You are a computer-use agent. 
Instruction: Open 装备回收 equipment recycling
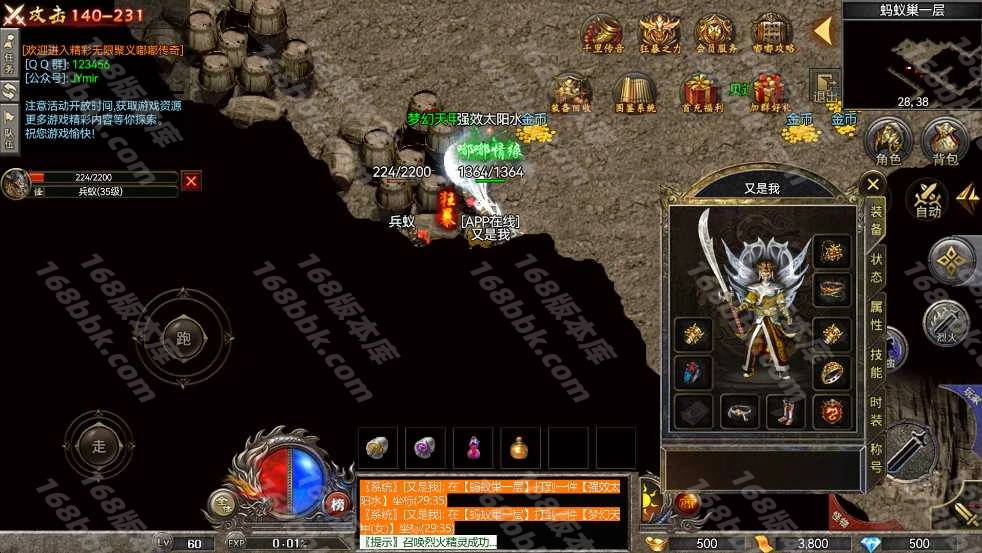[572, 92]
